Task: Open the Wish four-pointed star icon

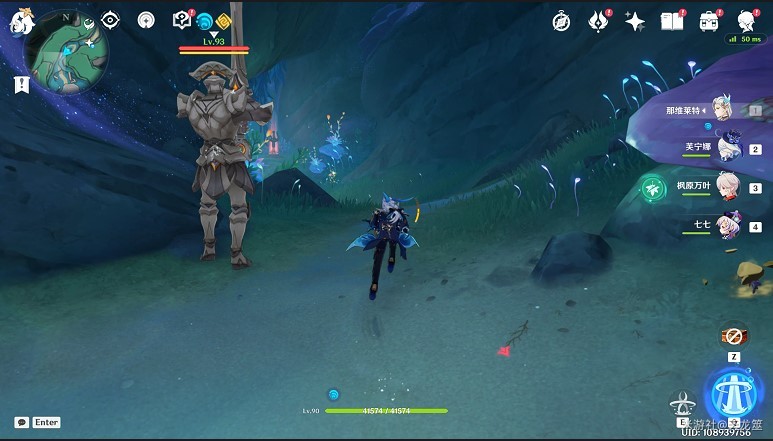Action: [635, 21]
